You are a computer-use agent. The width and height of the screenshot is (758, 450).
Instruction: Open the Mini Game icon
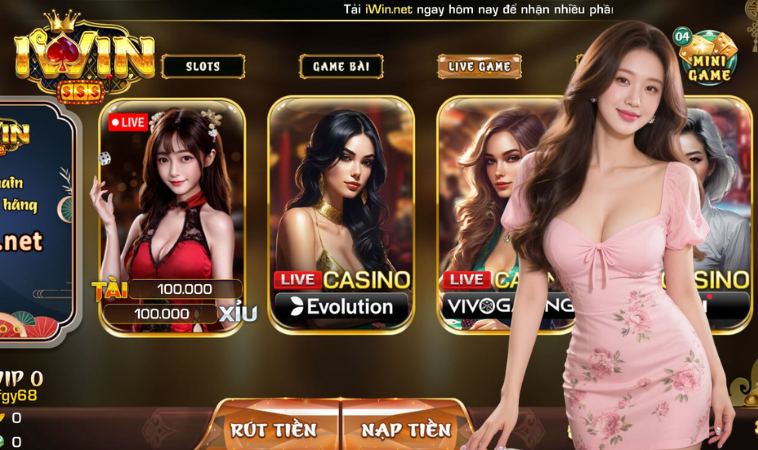[708, 57]
